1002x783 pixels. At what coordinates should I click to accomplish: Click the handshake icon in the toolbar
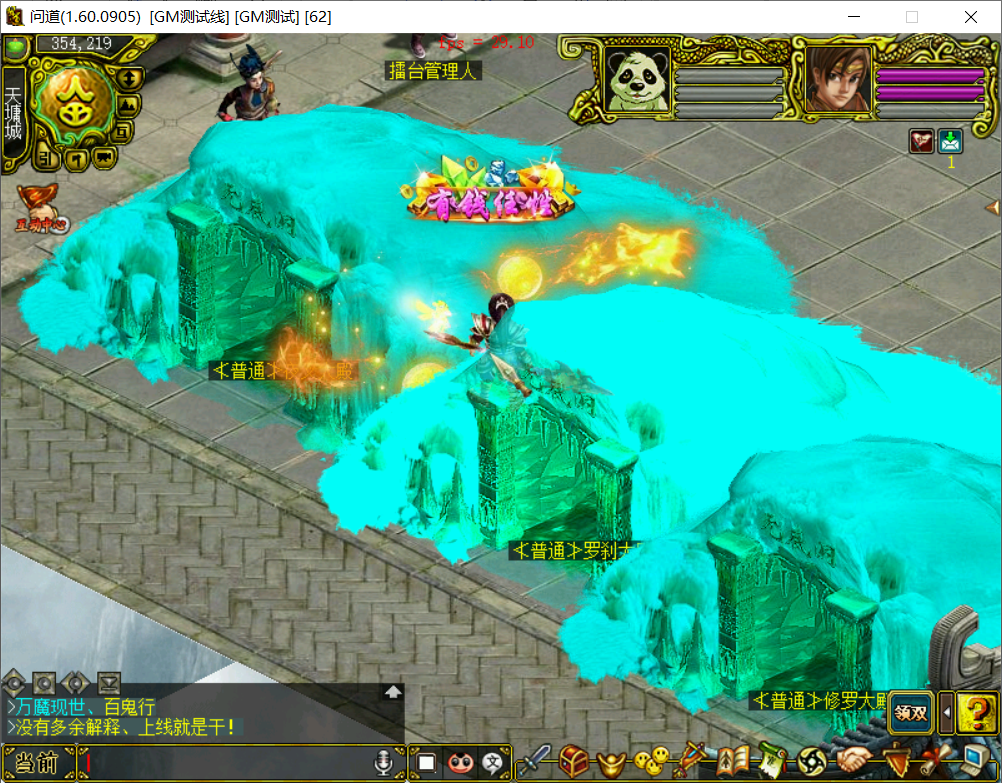[854, 762]
